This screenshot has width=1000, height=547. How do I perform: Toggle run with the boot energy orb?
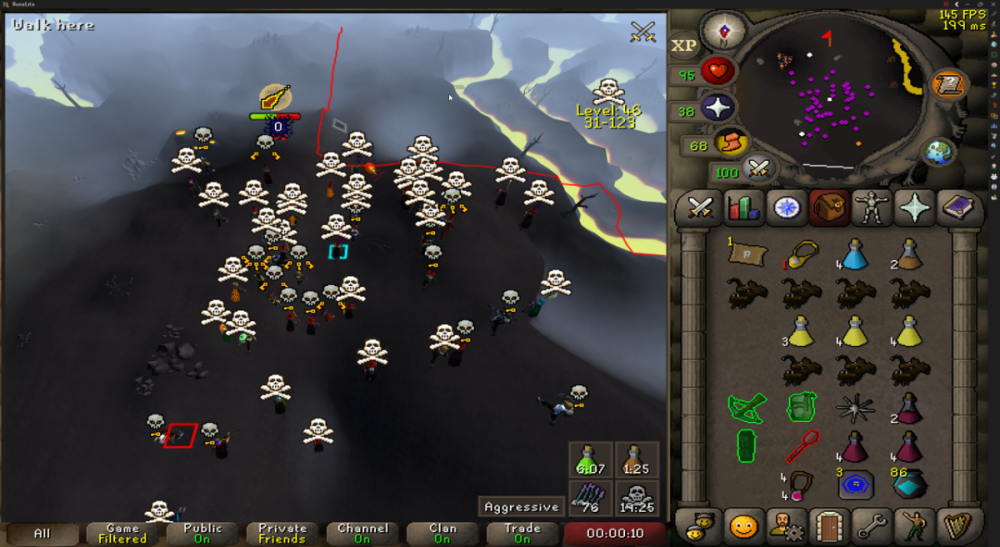point(731,143)
